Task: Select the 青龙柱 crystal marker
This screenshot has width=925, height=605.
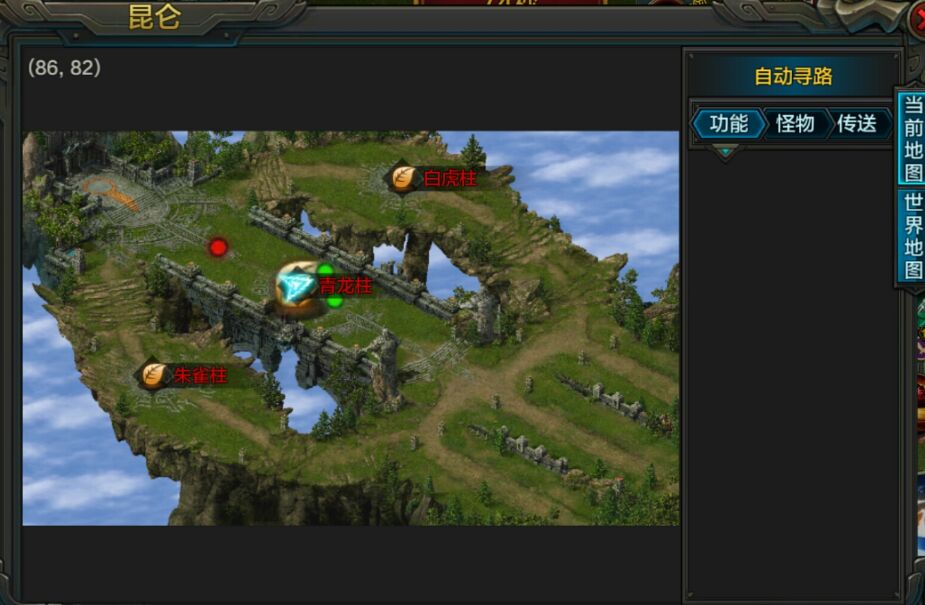Action: tap(298, 287)
